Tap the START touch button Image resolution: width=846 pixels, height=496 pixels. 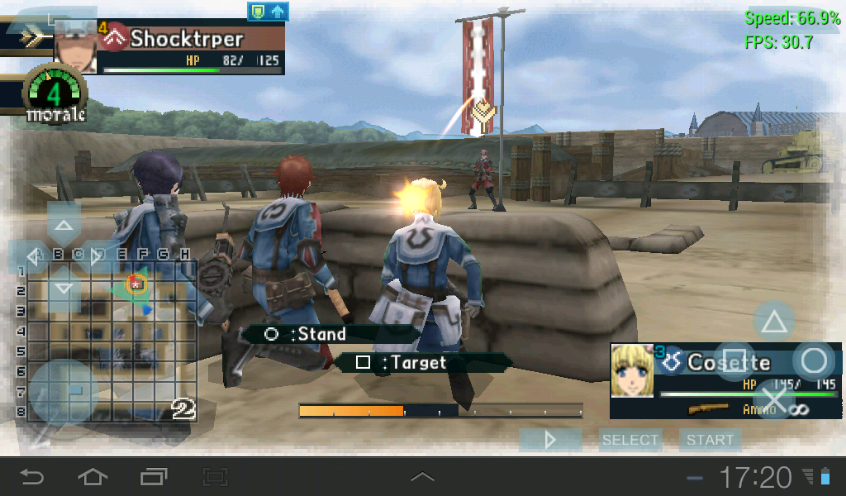[711, 439]
